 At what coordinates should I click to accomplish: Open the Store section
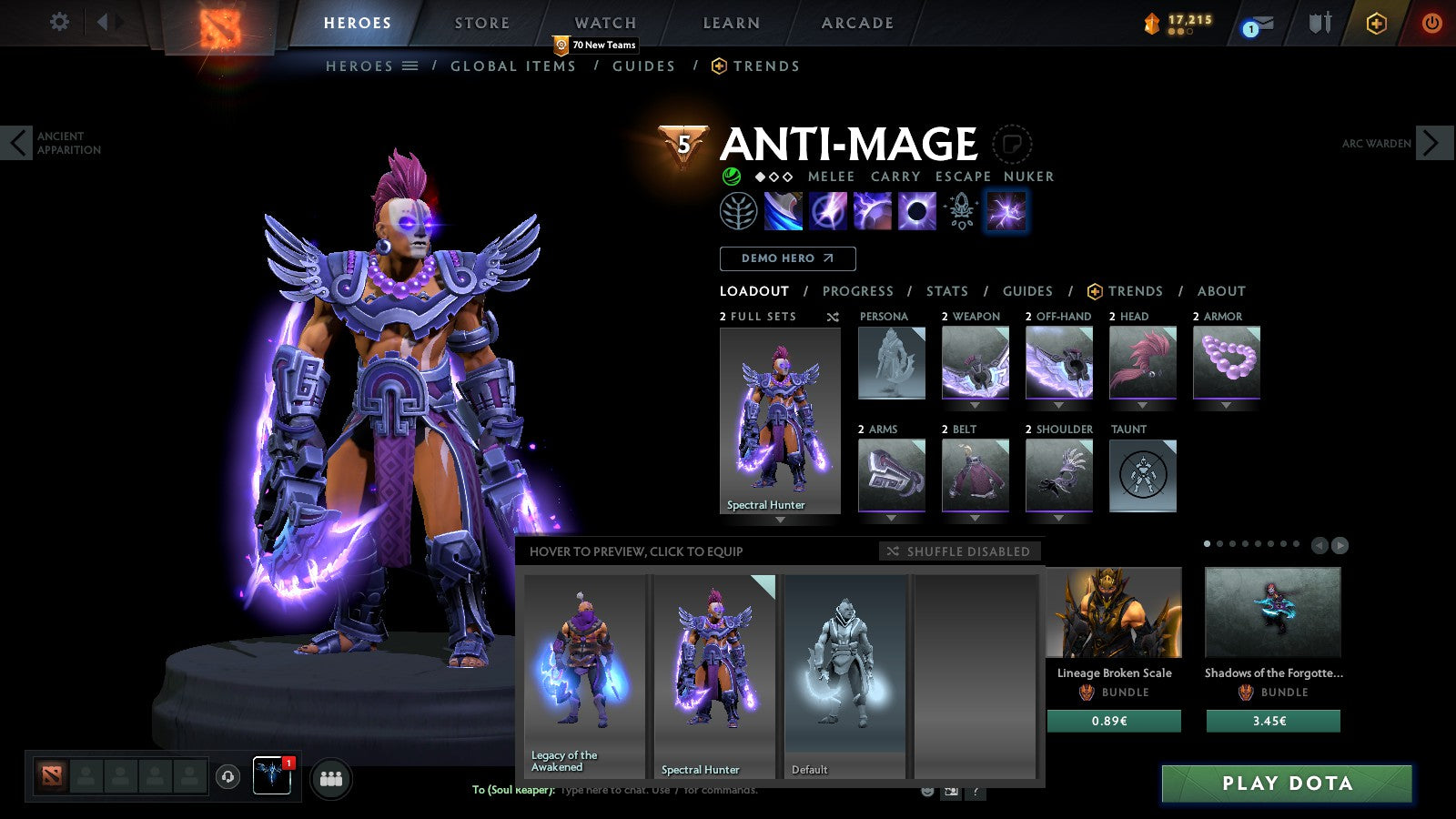point(482,23)
